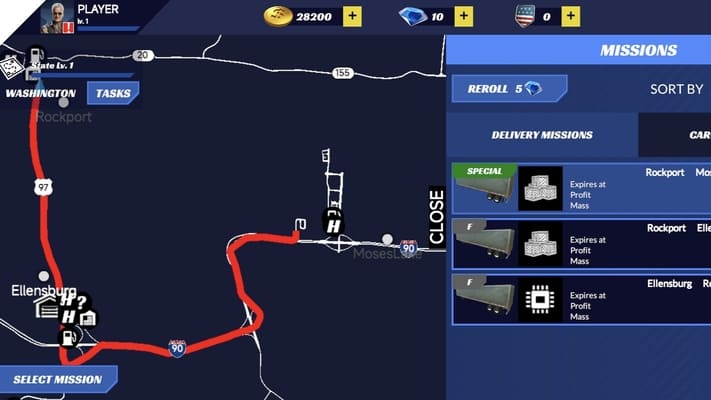Open the Tasks panel
711x400 pixels.
(x=113, y=94)
